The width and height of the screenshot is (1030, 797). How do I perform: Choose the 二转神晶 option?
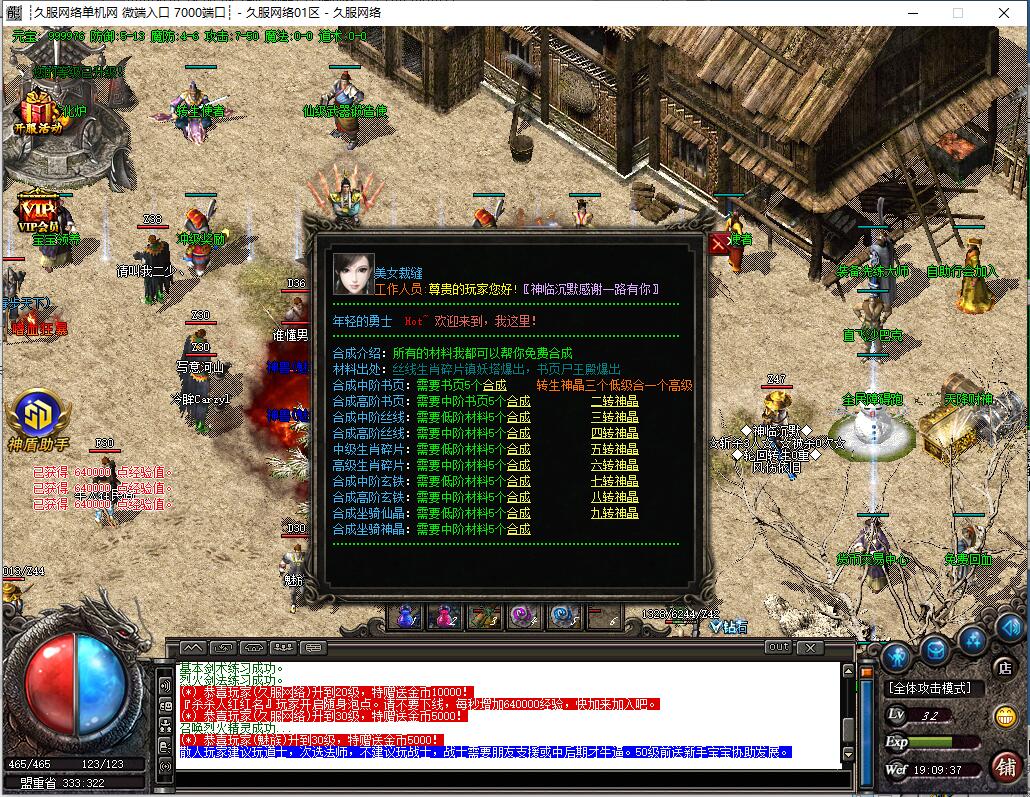click(614, 401)
